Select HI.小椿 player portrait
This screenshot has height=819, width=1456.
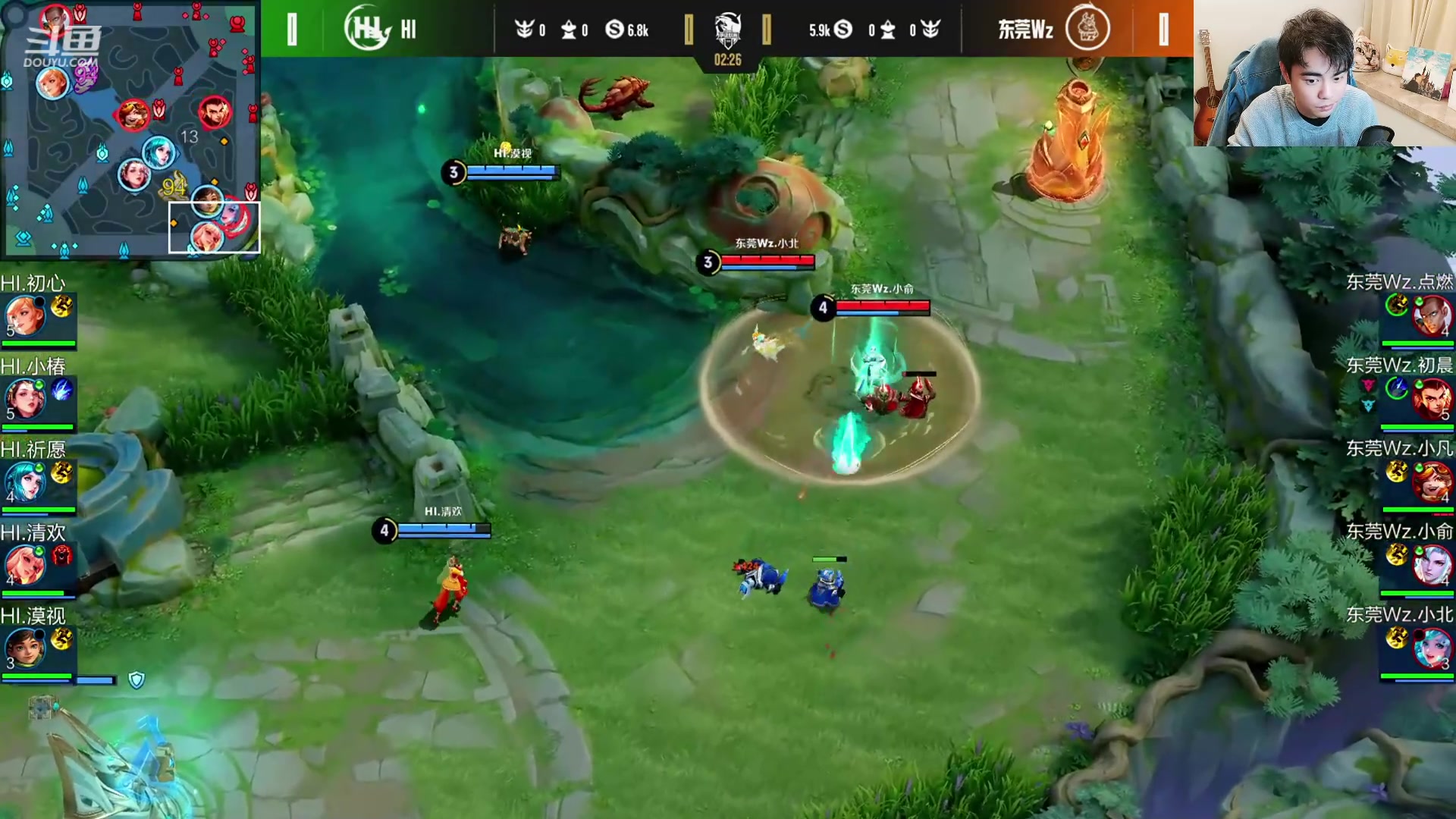click(x=25, y=398)
